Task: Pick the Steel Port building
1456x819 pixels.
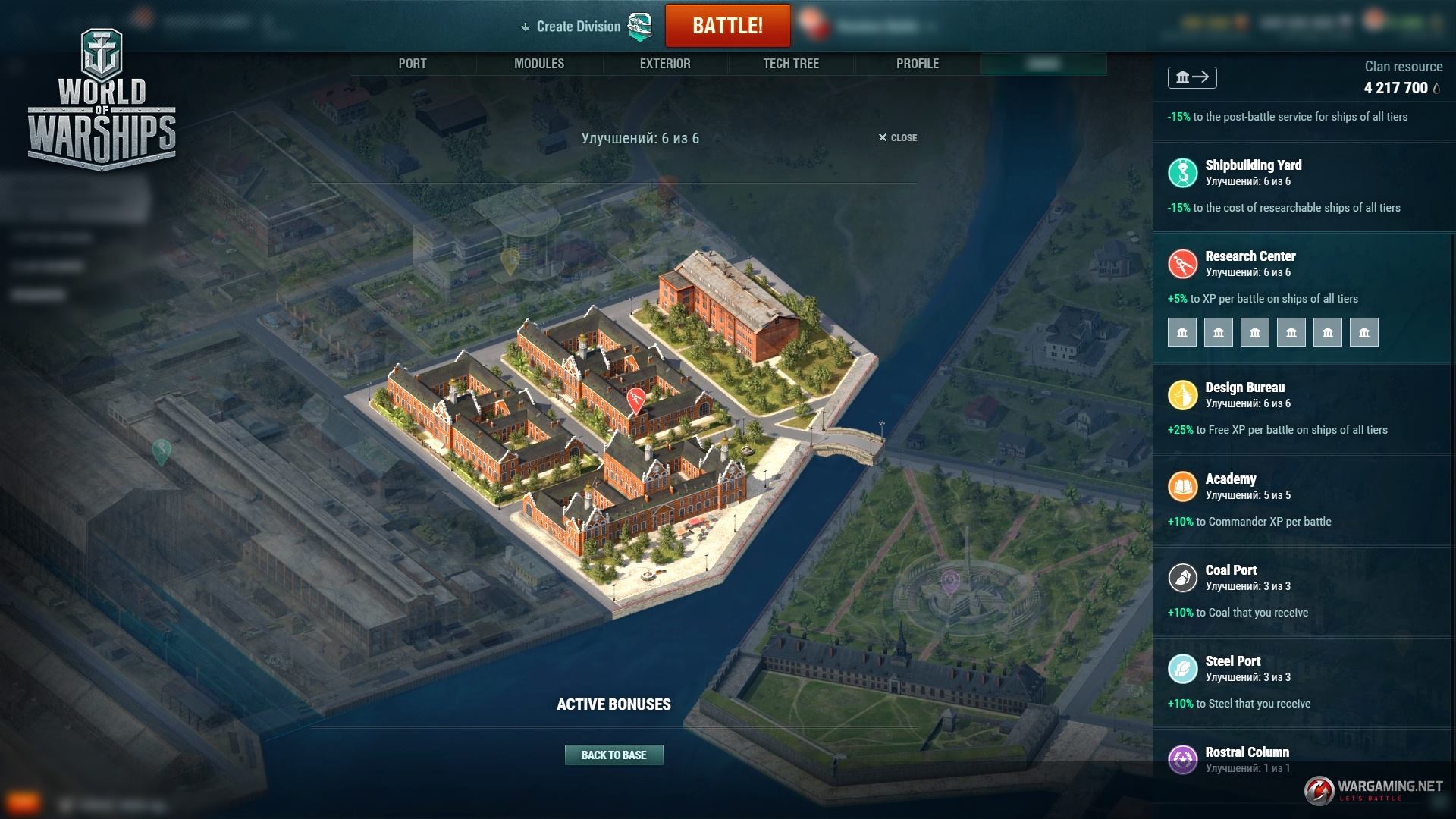Action: [x=1232, y=661]
